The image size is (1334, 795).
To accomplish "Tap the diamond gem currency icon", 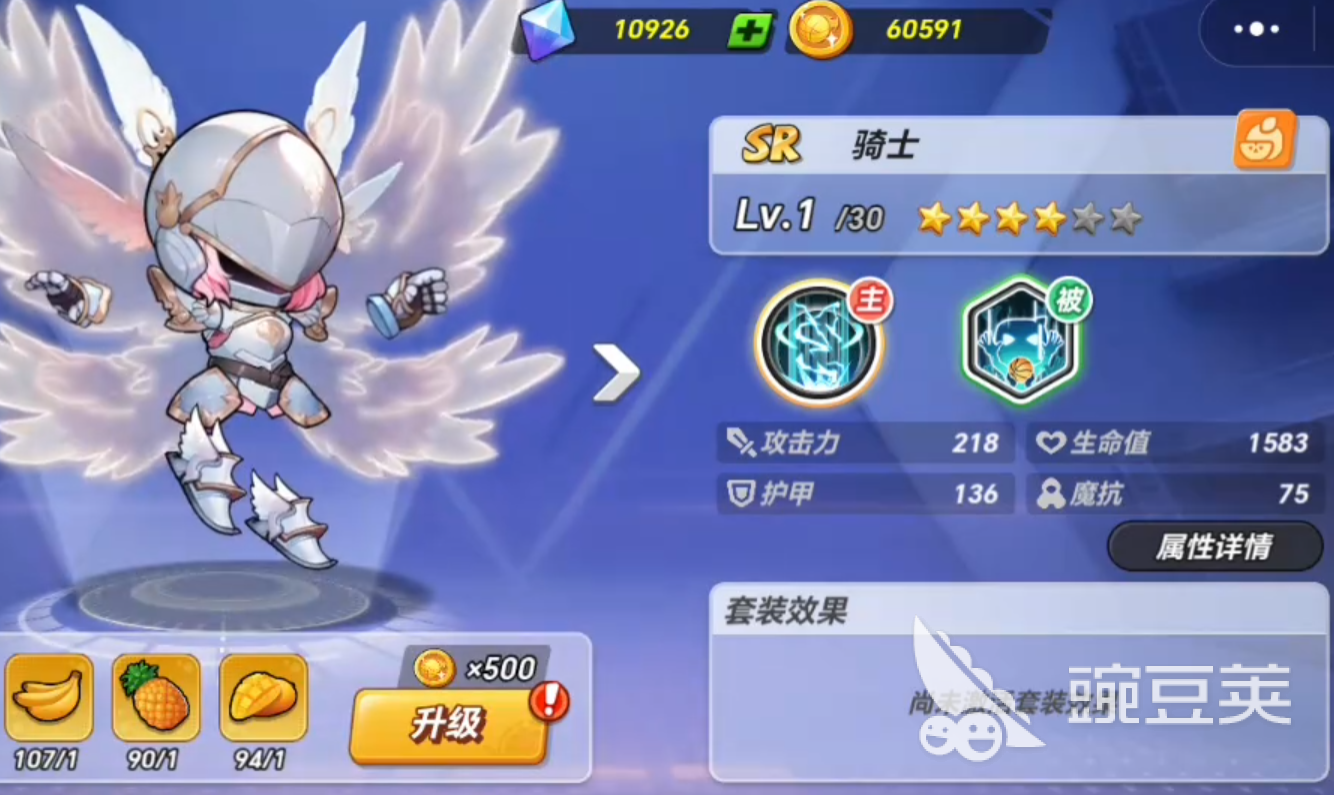I will click(545, 29).
